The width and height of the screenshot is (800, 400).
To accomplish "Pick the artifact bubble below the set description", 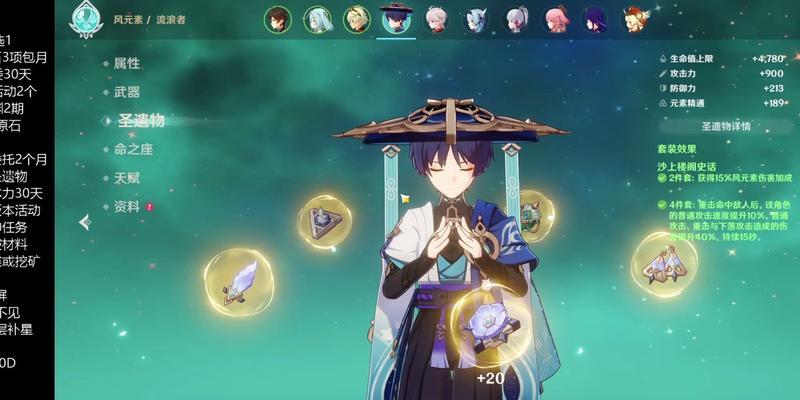I will click(x=664, y=263).
